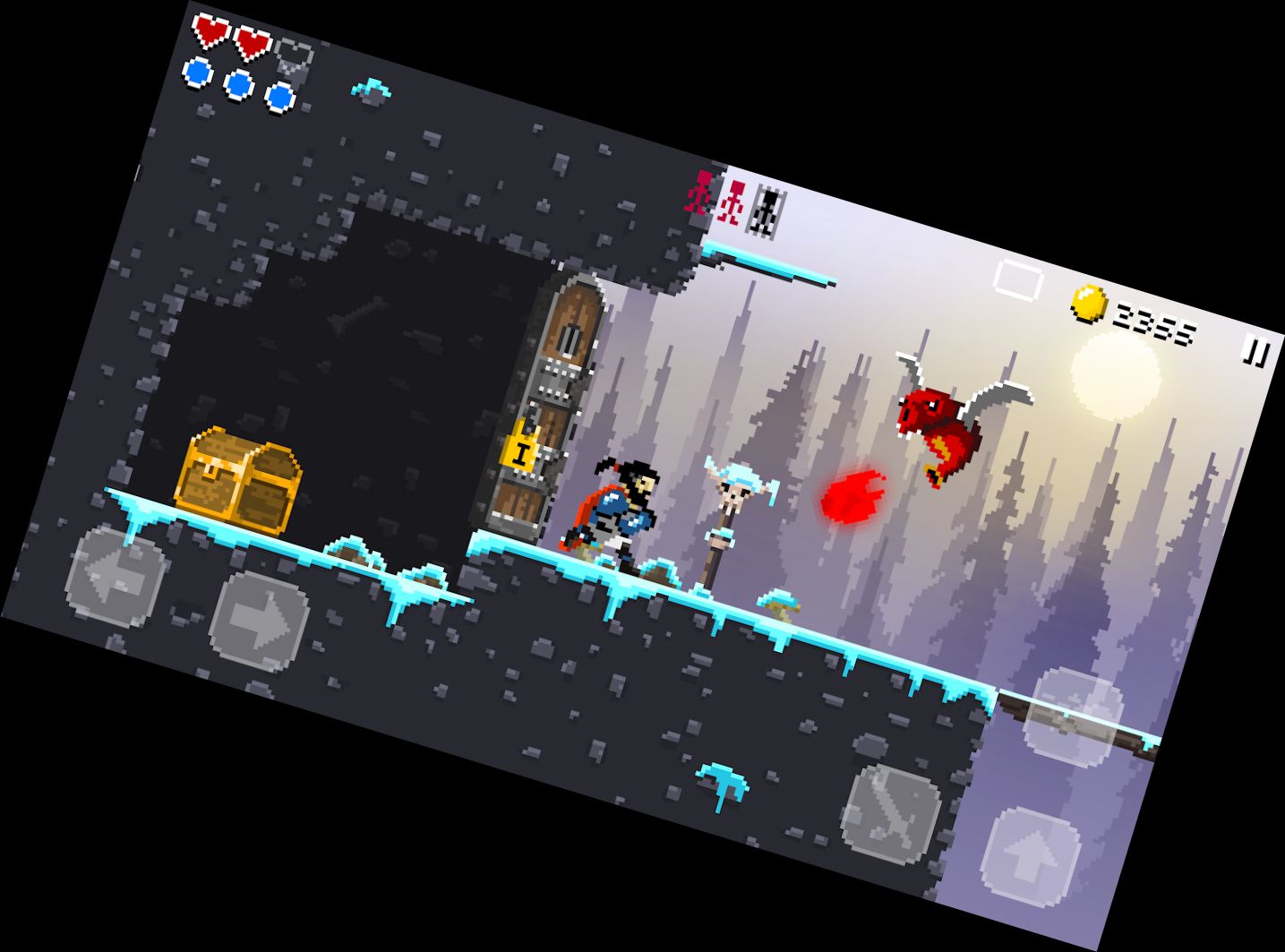Select the empty card slot beside coins
Screen dimensions: 1285x952
click(1018, 281)
